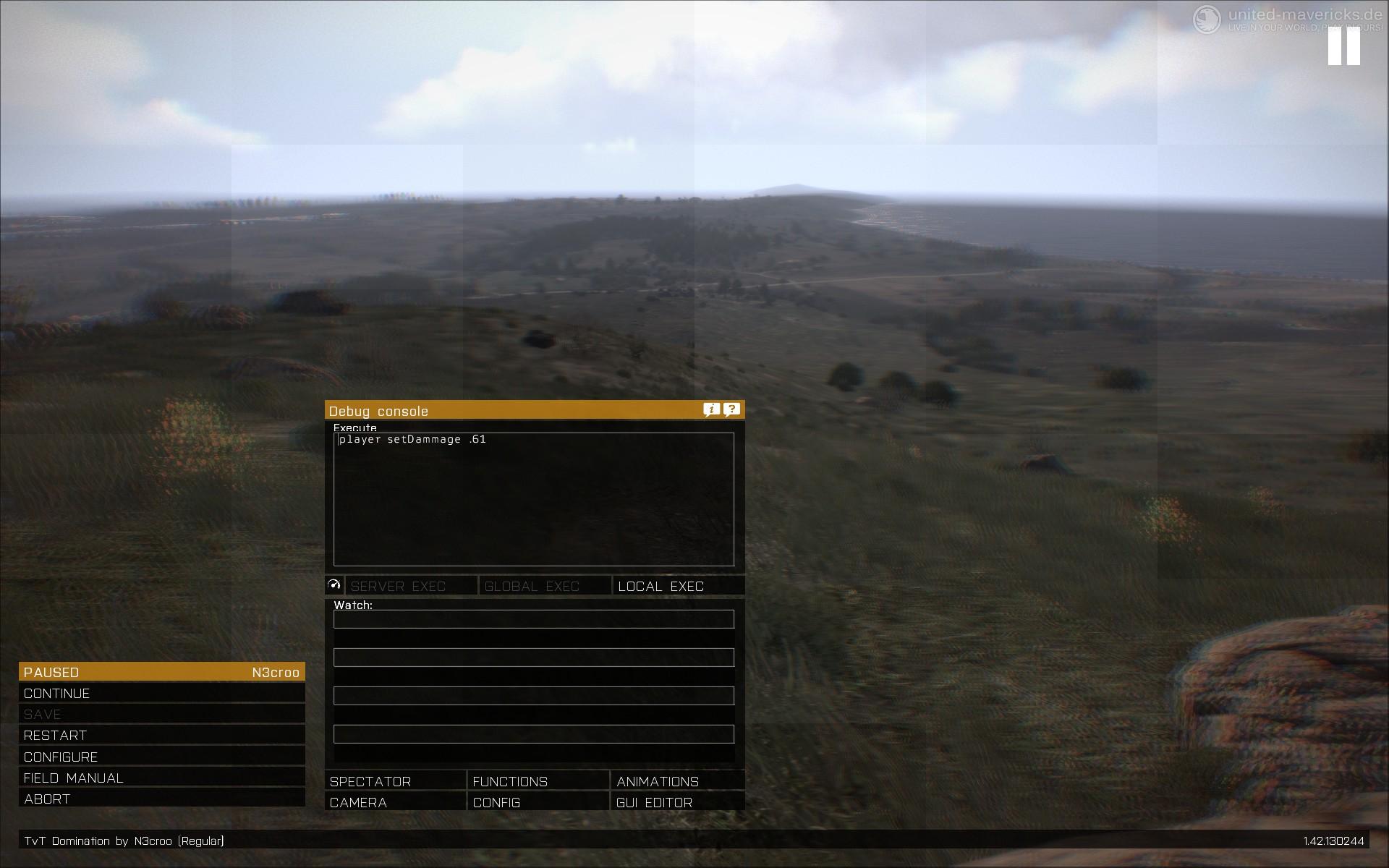1389x868 pixels.
Task: Click the Execute code input box
Action: (x=534, y=499)
